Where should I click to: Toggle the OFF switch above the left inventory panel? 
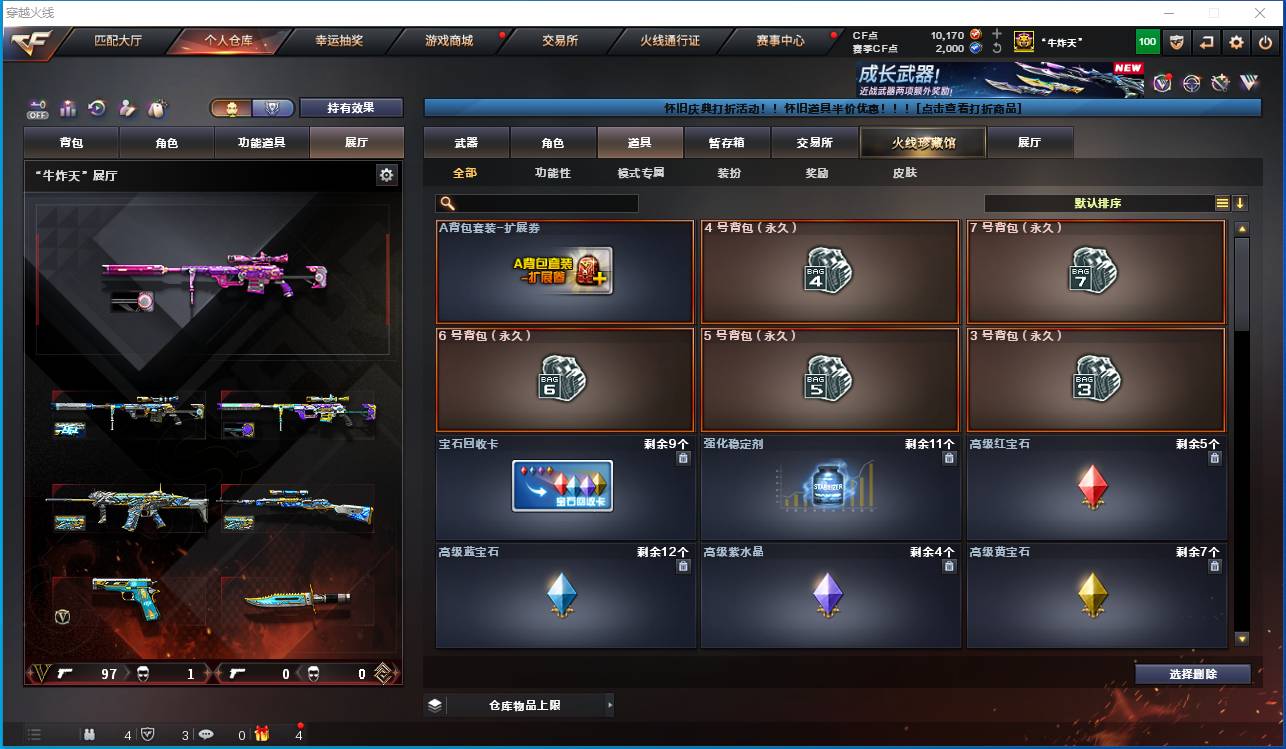(x=37, y=107)
